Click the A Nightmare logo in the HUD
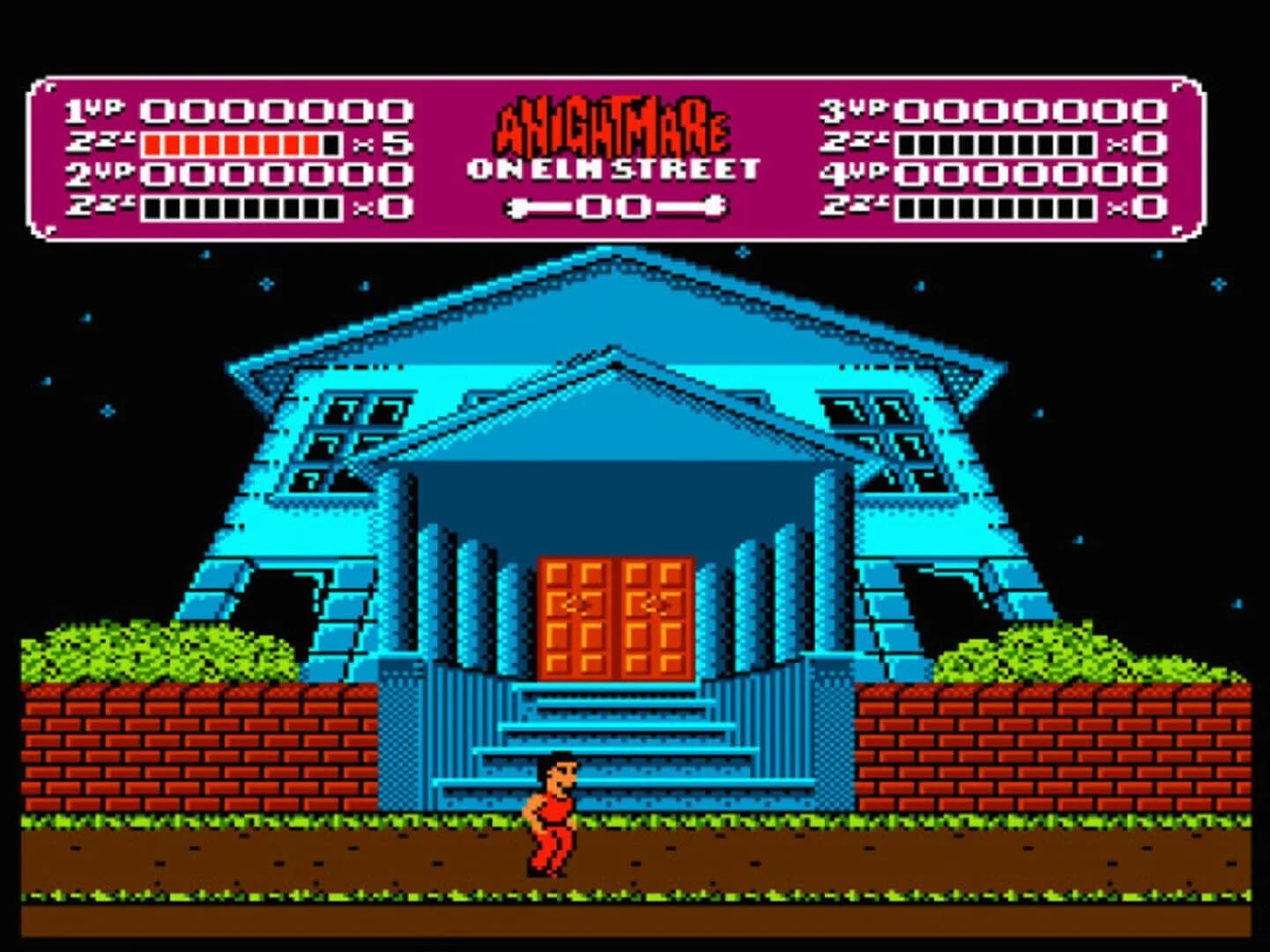This screenshot has height=952, width=1270. tap(615, 125)
